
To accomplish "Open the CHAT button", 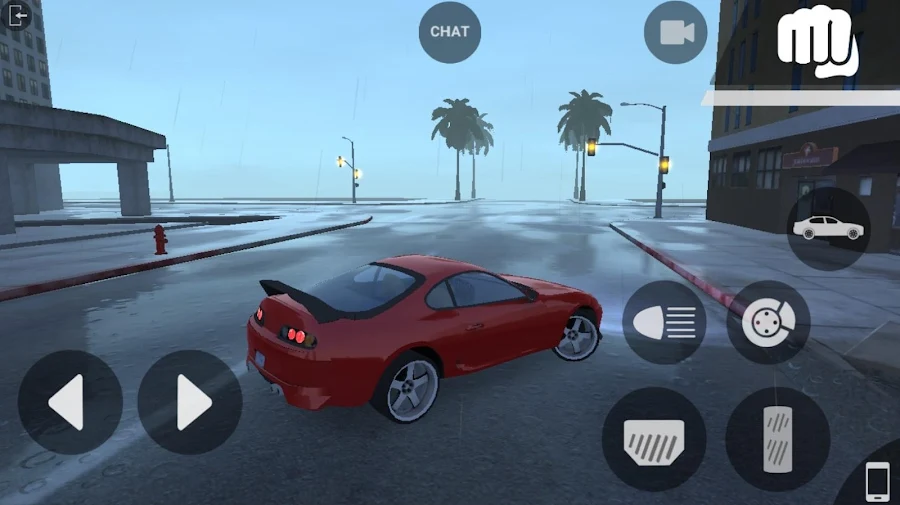I will tap(449, 32).
